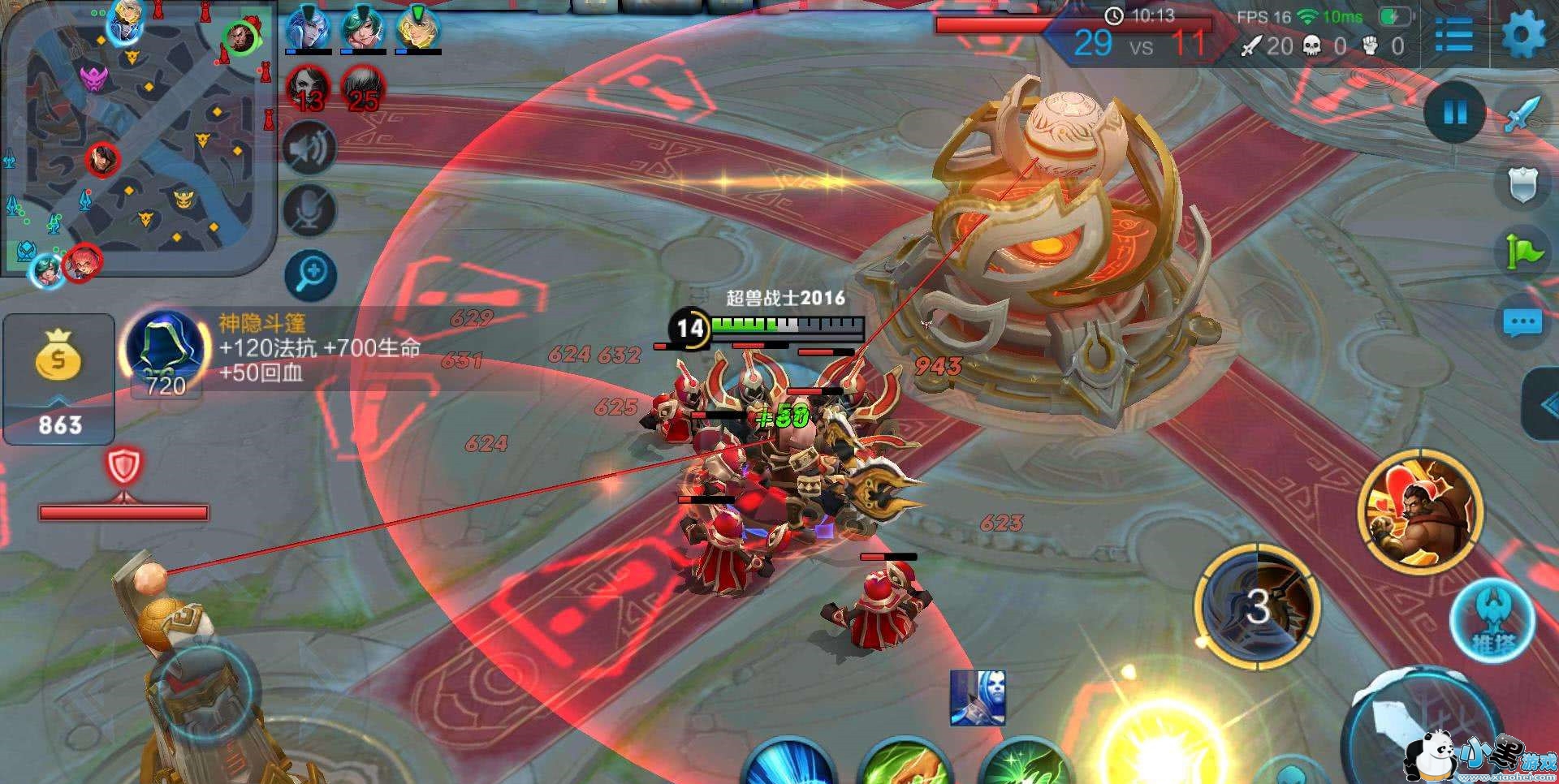Select the skill showing cooldown 3
This screenshot has width=1559, height=784.
(1257, 605)
